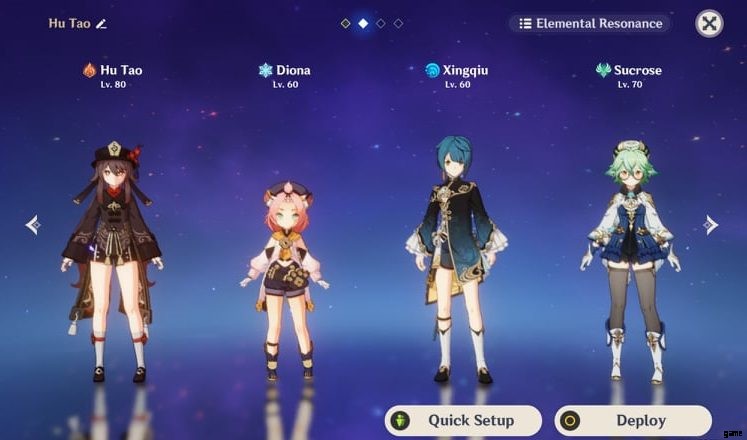The width and height of the screenshot is (747, 440).
Task: Switch to the fourth party page indicator
Action: [398, 23]
